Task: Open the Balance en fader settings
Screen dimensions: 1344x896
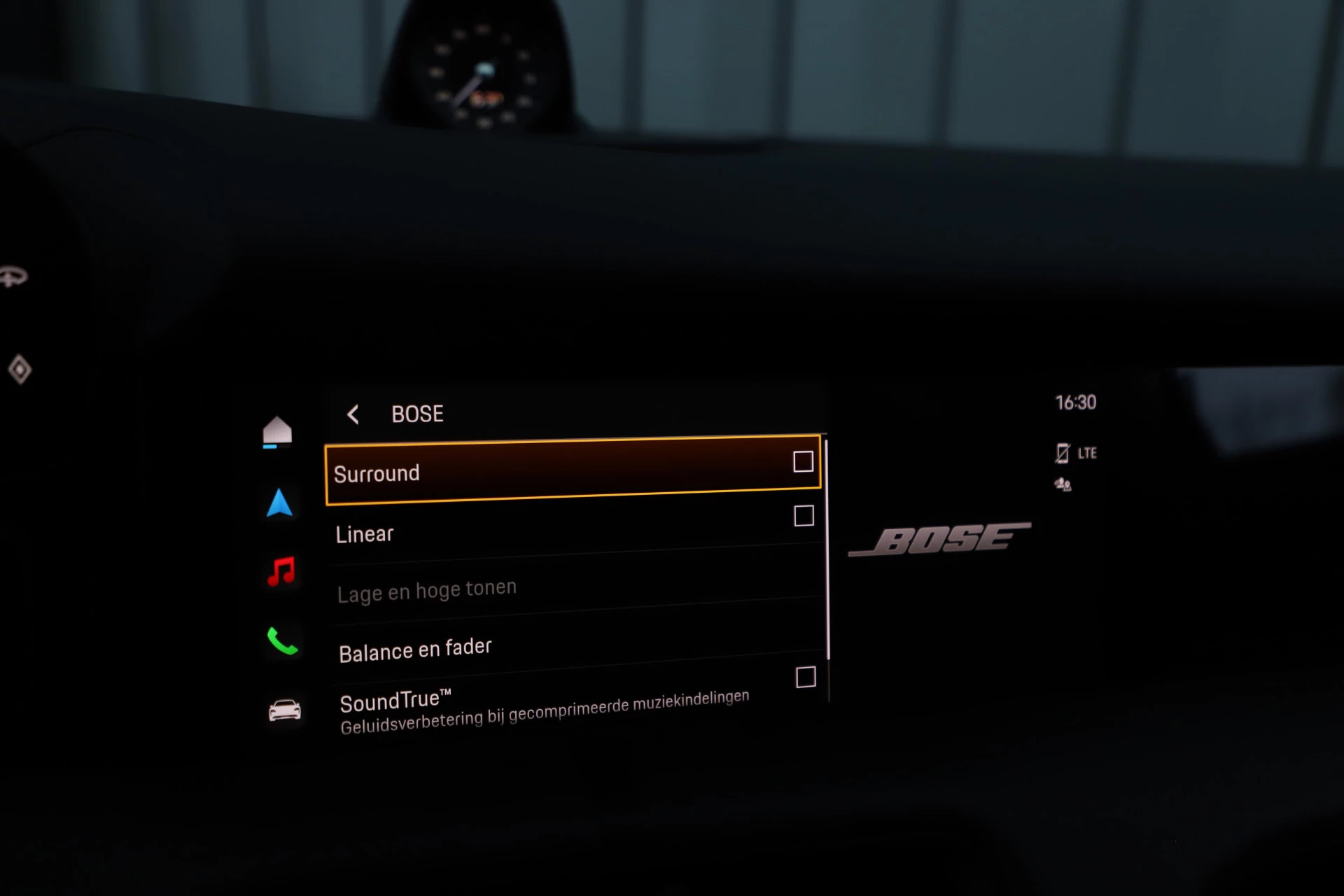Action: (x=416, y=648)
